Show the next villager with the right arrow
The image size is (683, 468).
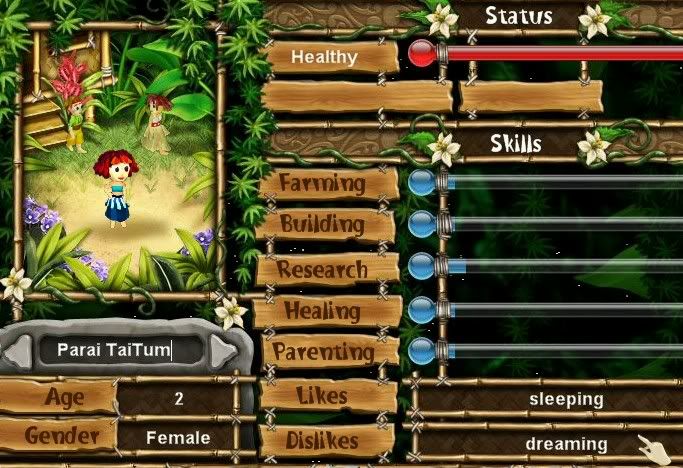click(x=224, y=351)
